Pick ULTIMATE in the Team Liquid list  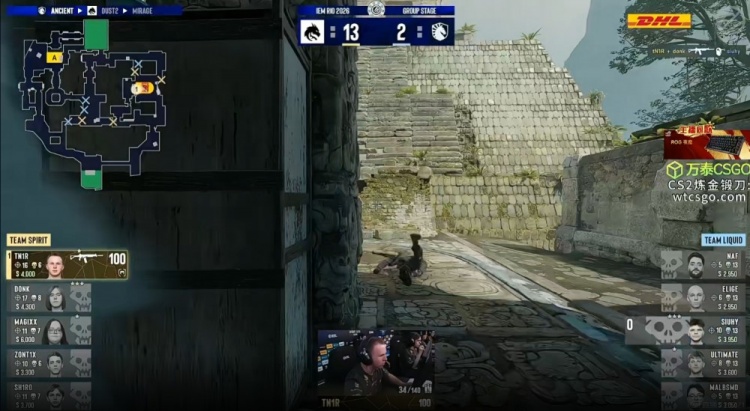[x=702, y=362]
